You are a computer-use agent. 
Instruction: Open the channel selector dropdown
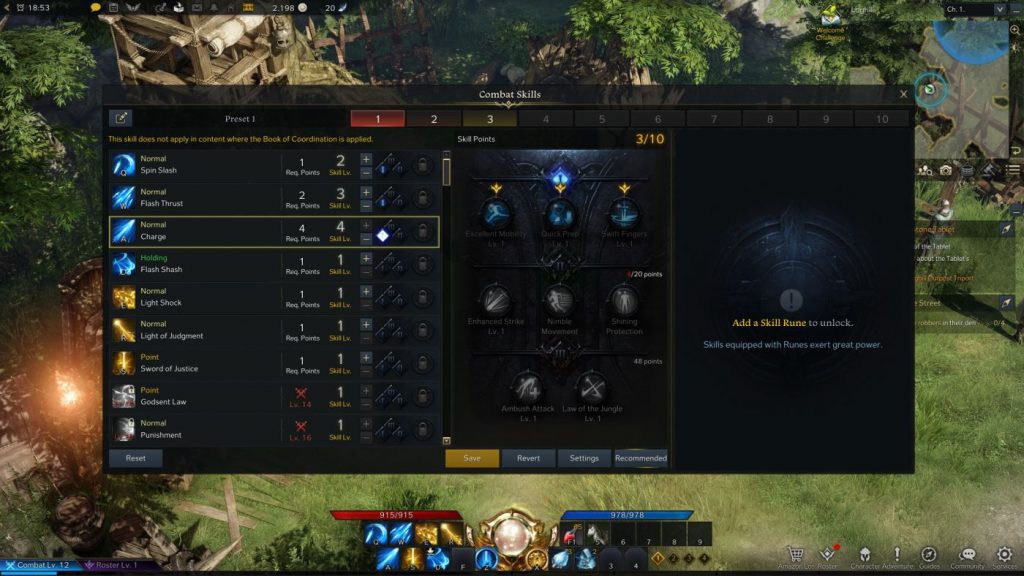coord(971,9)
